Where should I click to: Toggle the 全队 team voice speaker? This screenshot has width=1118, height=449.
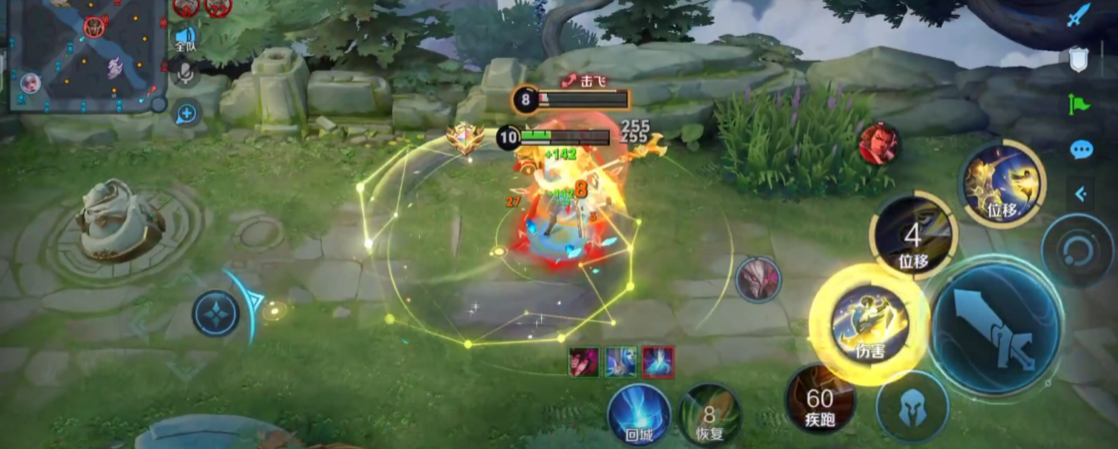tap(186, 39)
